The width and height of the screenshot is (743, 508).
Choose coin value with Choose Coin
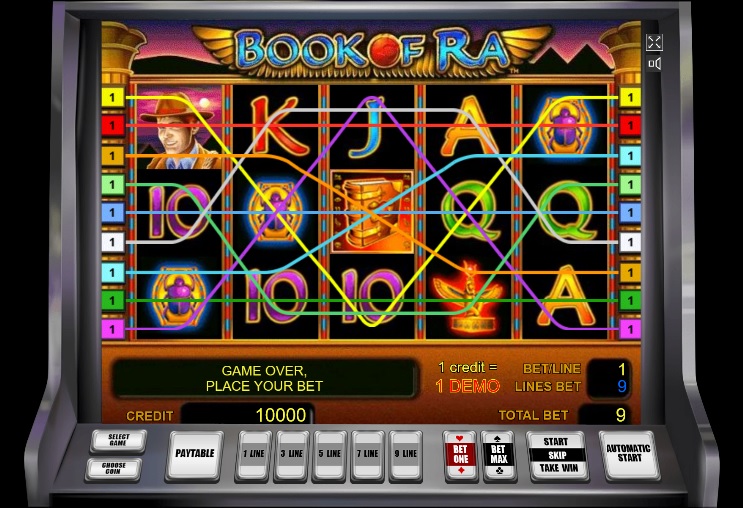click(x=118, y=468)
